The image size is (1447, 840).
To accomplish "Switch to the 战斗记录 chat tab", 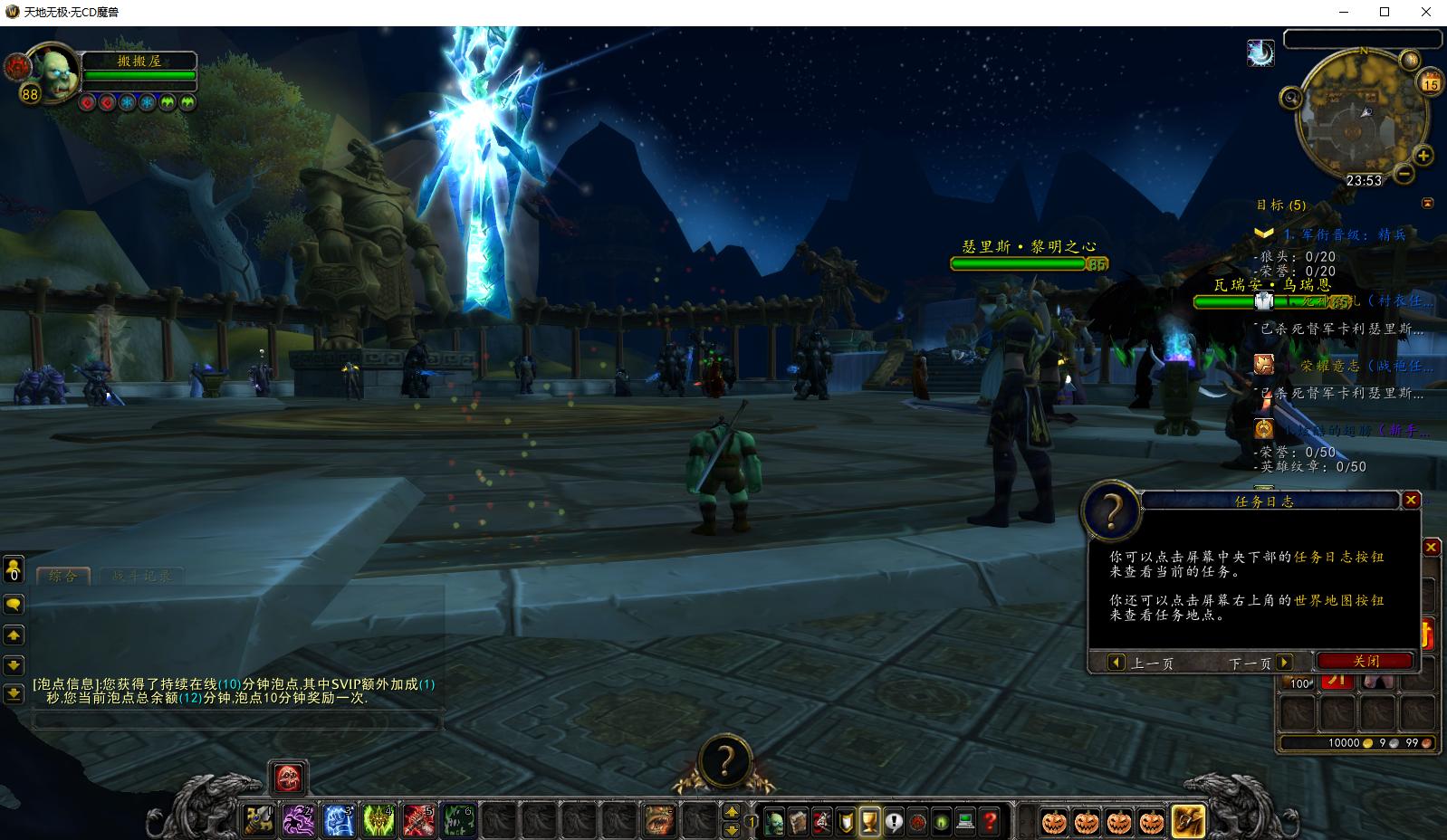I will [x=141, y=576].
